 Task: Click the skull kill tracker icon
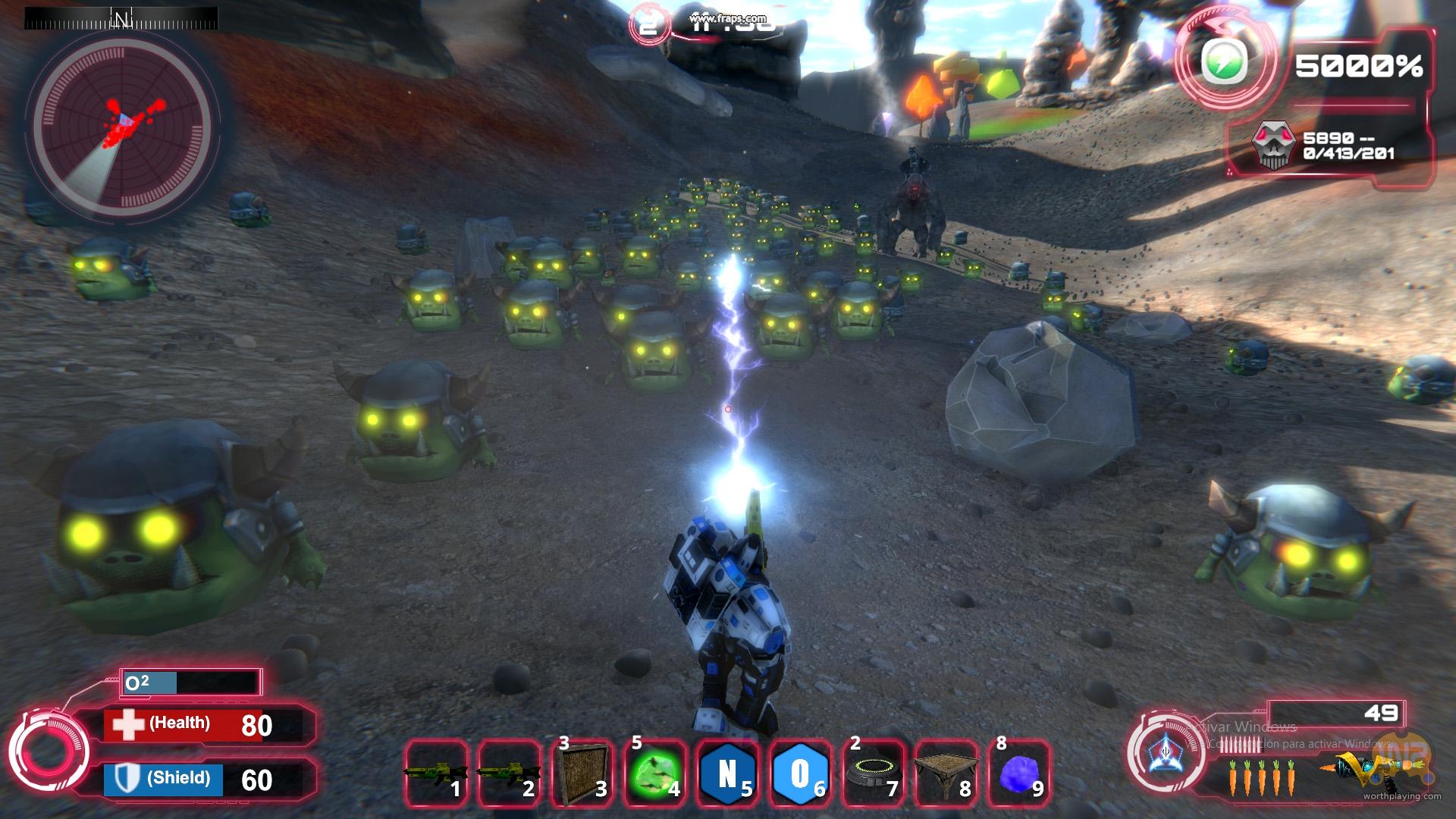click(x=1274, y=145)
